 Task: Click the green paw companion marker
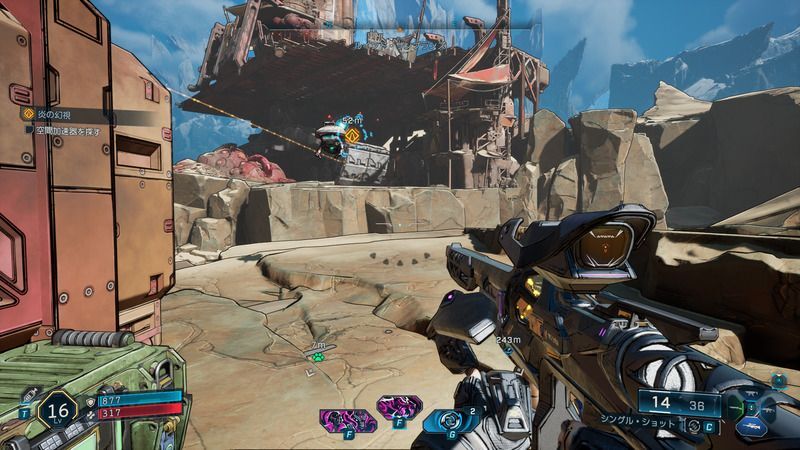[317, 355]
